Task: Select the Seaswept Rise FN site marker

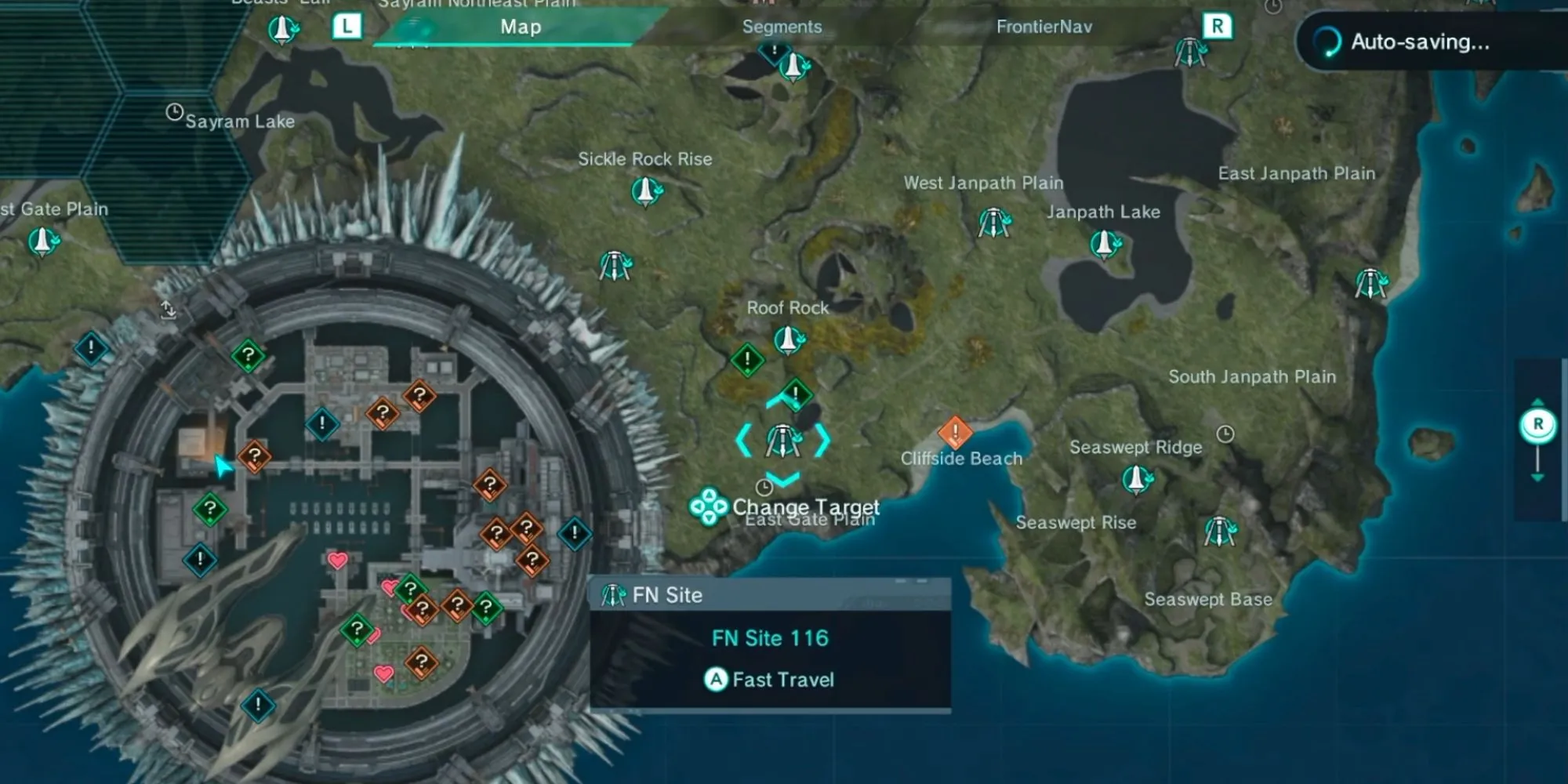Action: 1219,532
